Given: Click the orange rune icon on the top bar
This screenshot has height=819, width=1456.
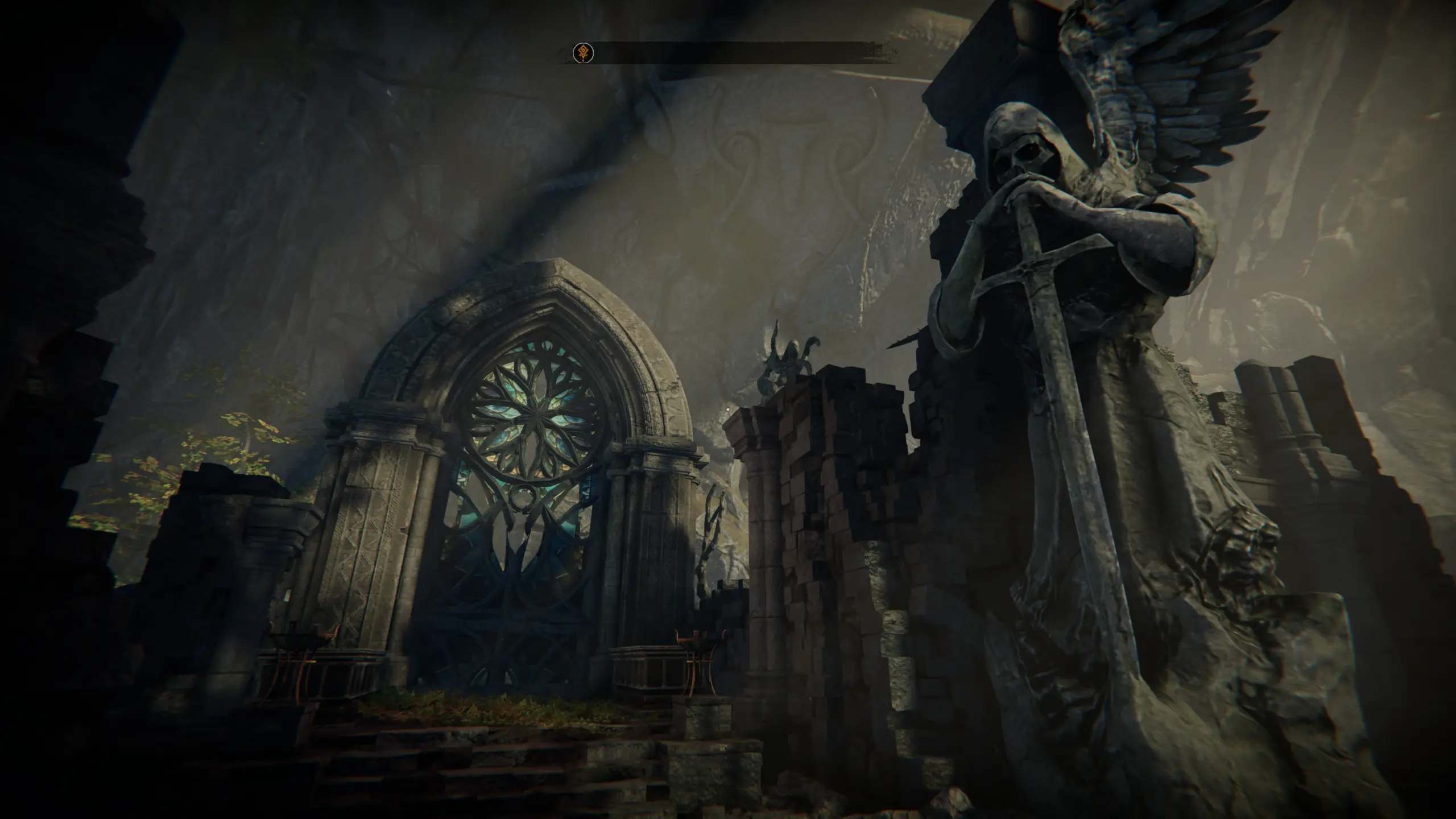Looking at the screenshot, I should point(583,53).
